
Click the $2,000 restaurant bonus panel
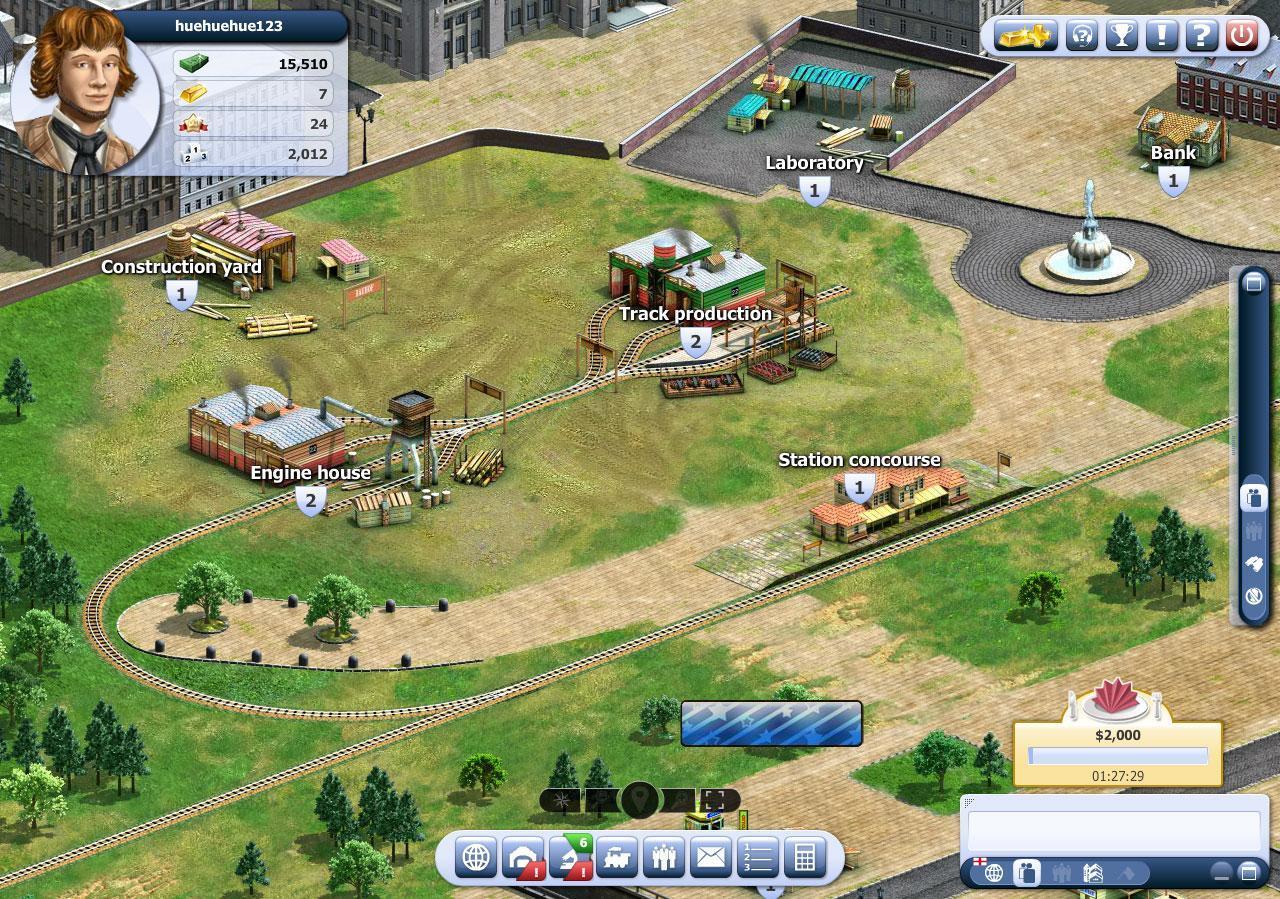(1117, 752)
